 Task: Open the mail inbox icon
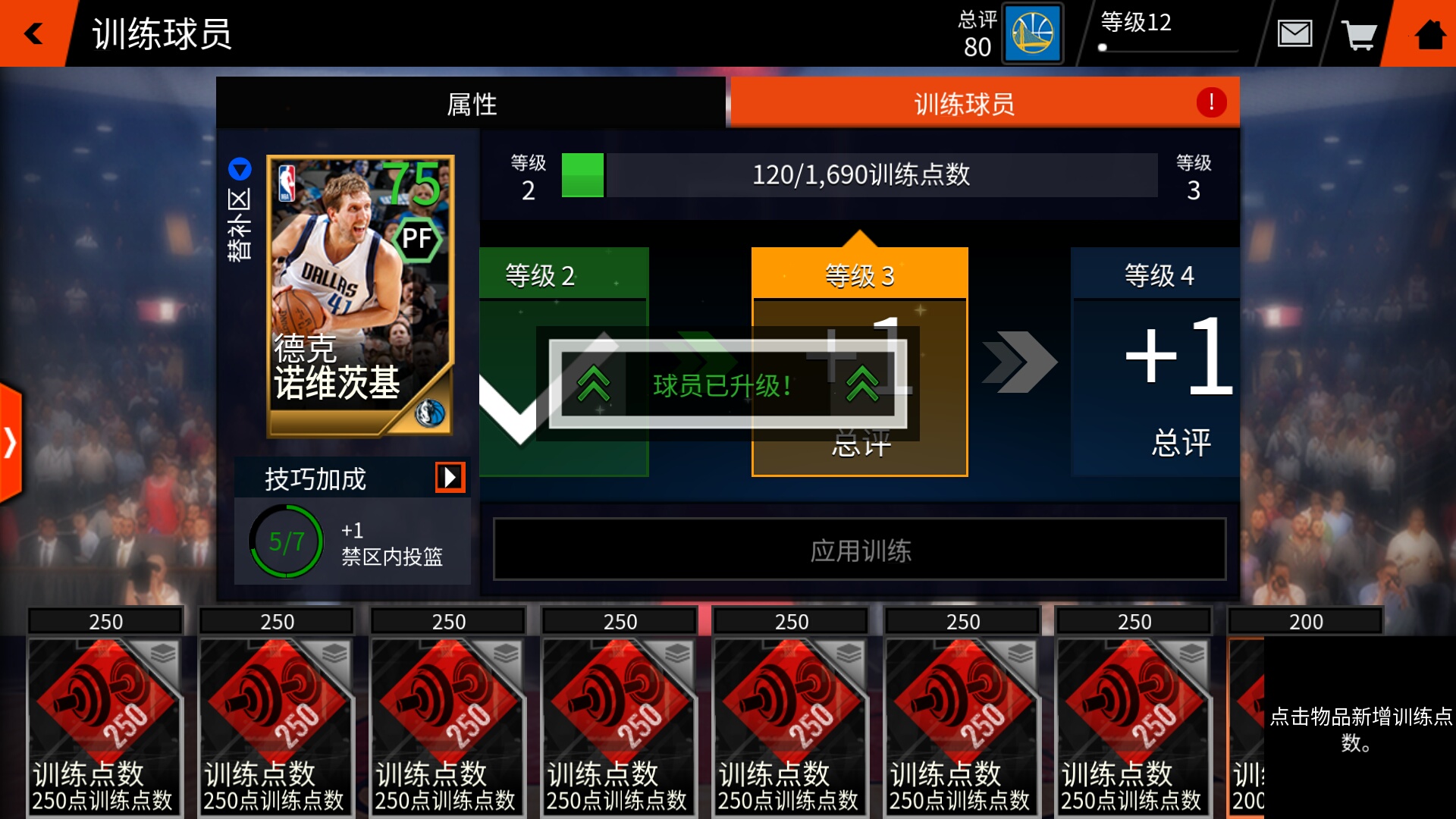click(1297, 33)
